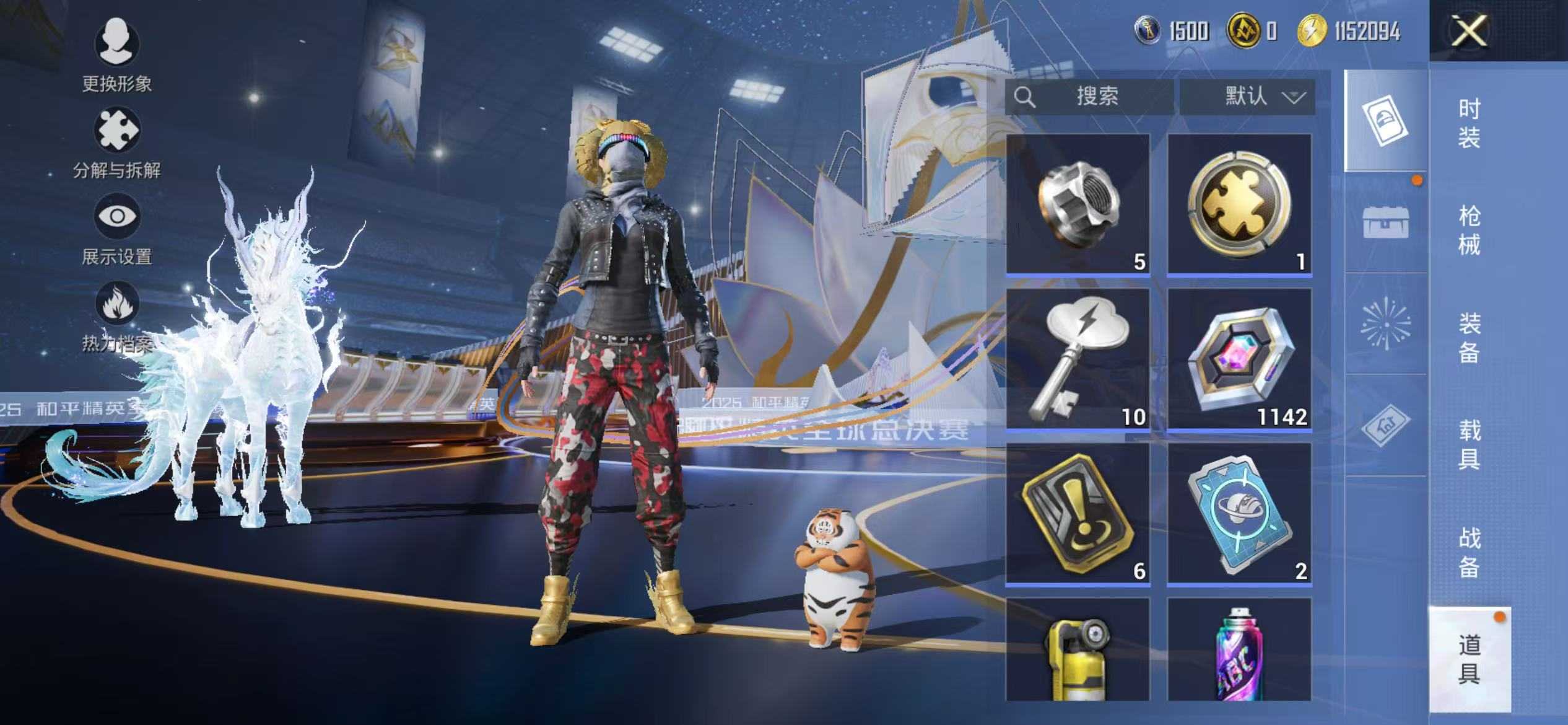Switch to the 时装 outfits tab
The width and height of the screenshot is (1568, 725).
pyautogui.click(x=1469, y=123)
